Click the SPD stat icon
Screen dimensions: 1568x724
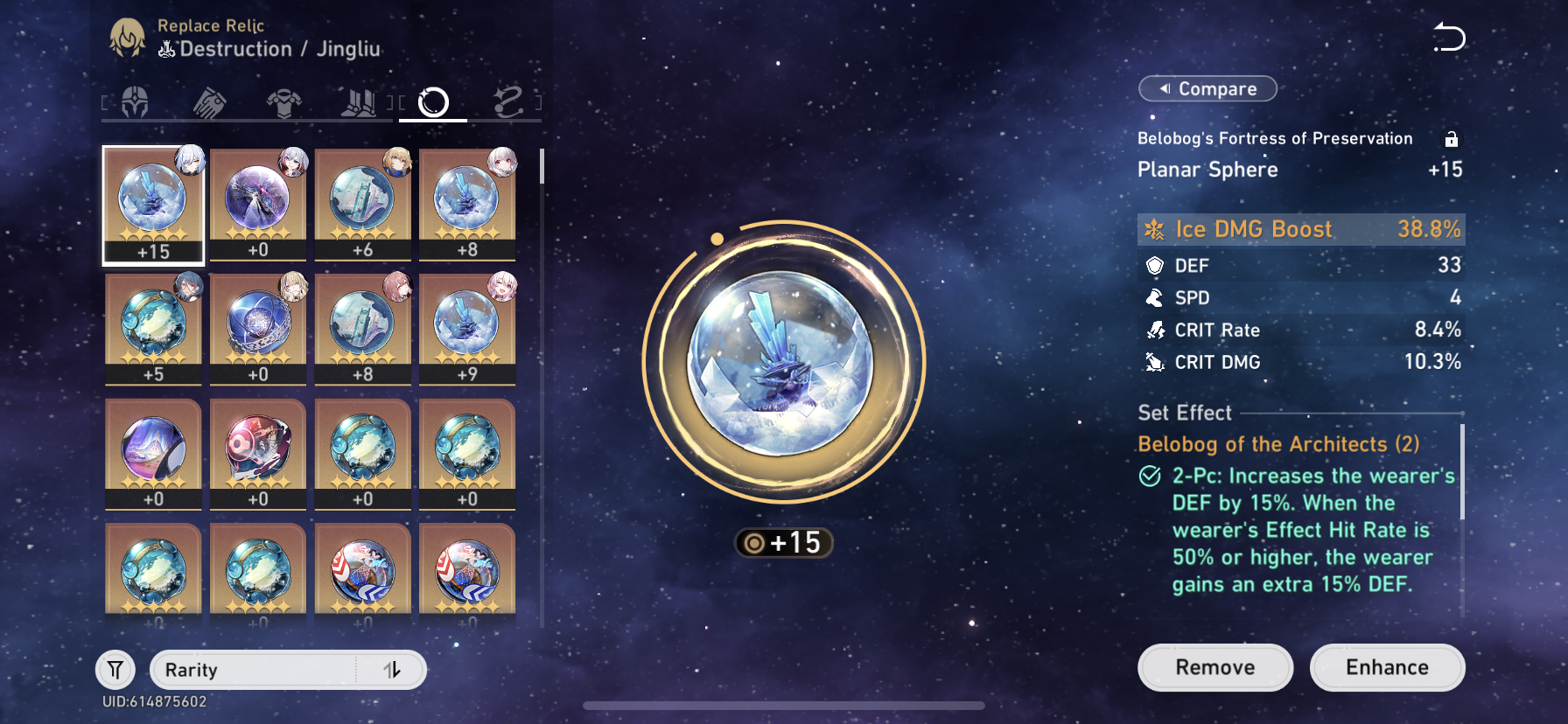point(1157,297)
